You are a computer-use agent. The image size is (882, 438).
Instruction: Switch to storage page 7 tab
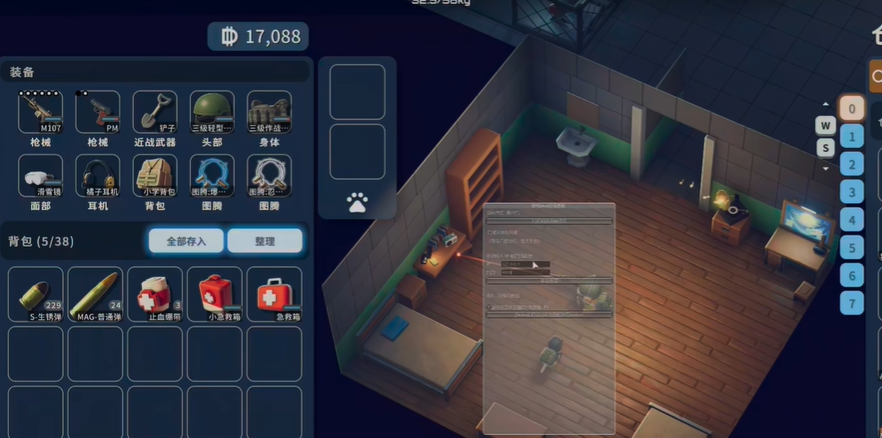point(851,303)
